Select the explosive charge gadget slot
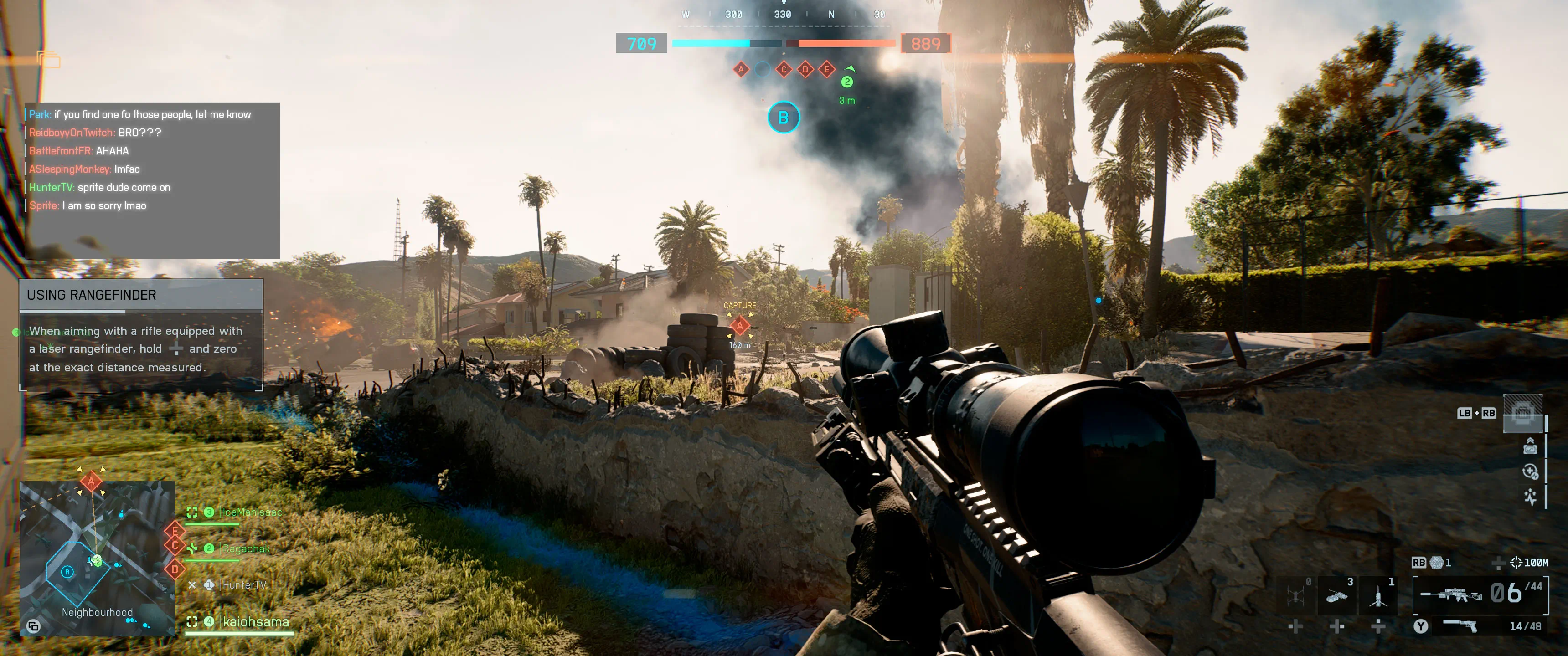 tap(1337, 594)
